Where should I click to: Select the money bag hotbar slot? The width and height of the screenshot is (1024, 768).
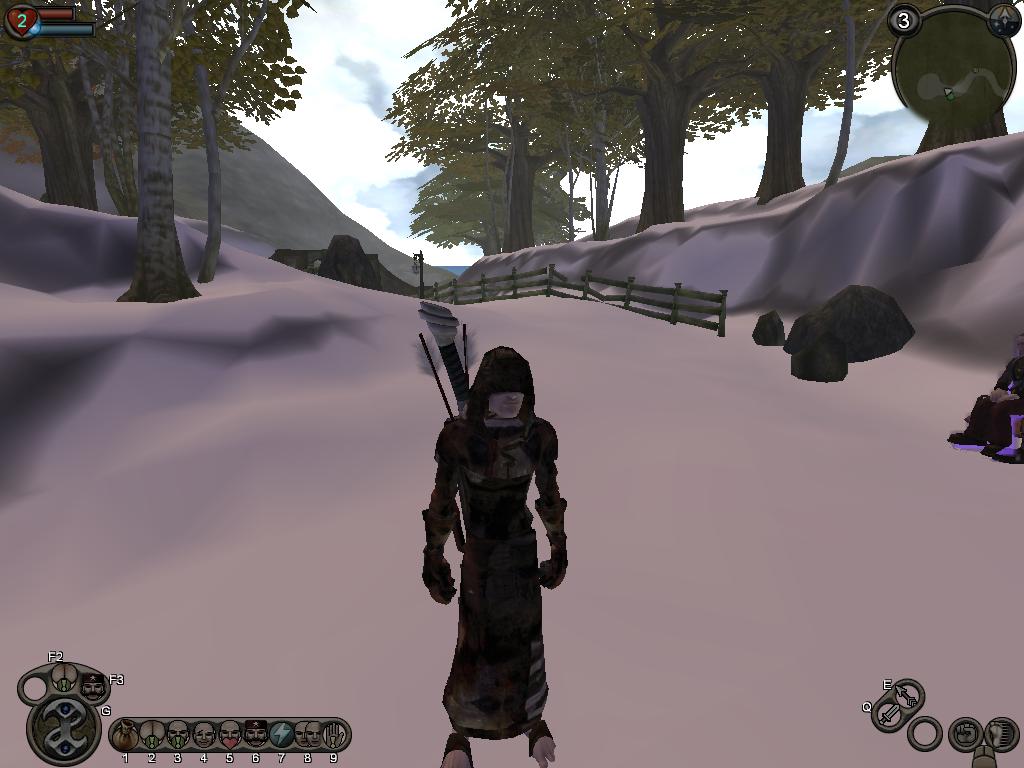pyautogui.click(x=125, y=736)
